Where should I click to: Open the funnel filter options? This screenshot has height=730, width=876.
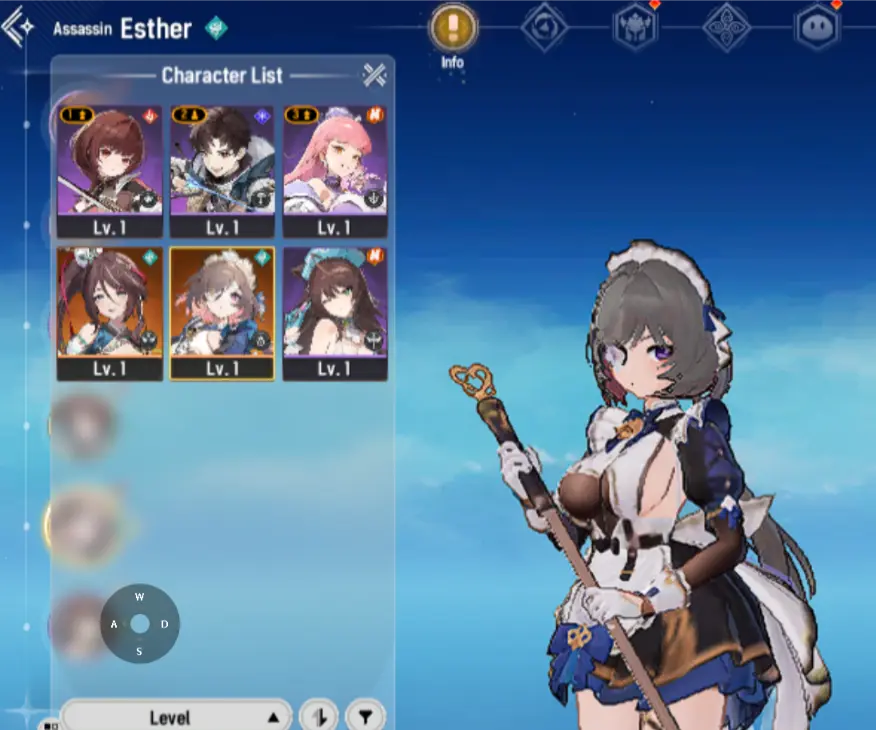pos(365,716)
